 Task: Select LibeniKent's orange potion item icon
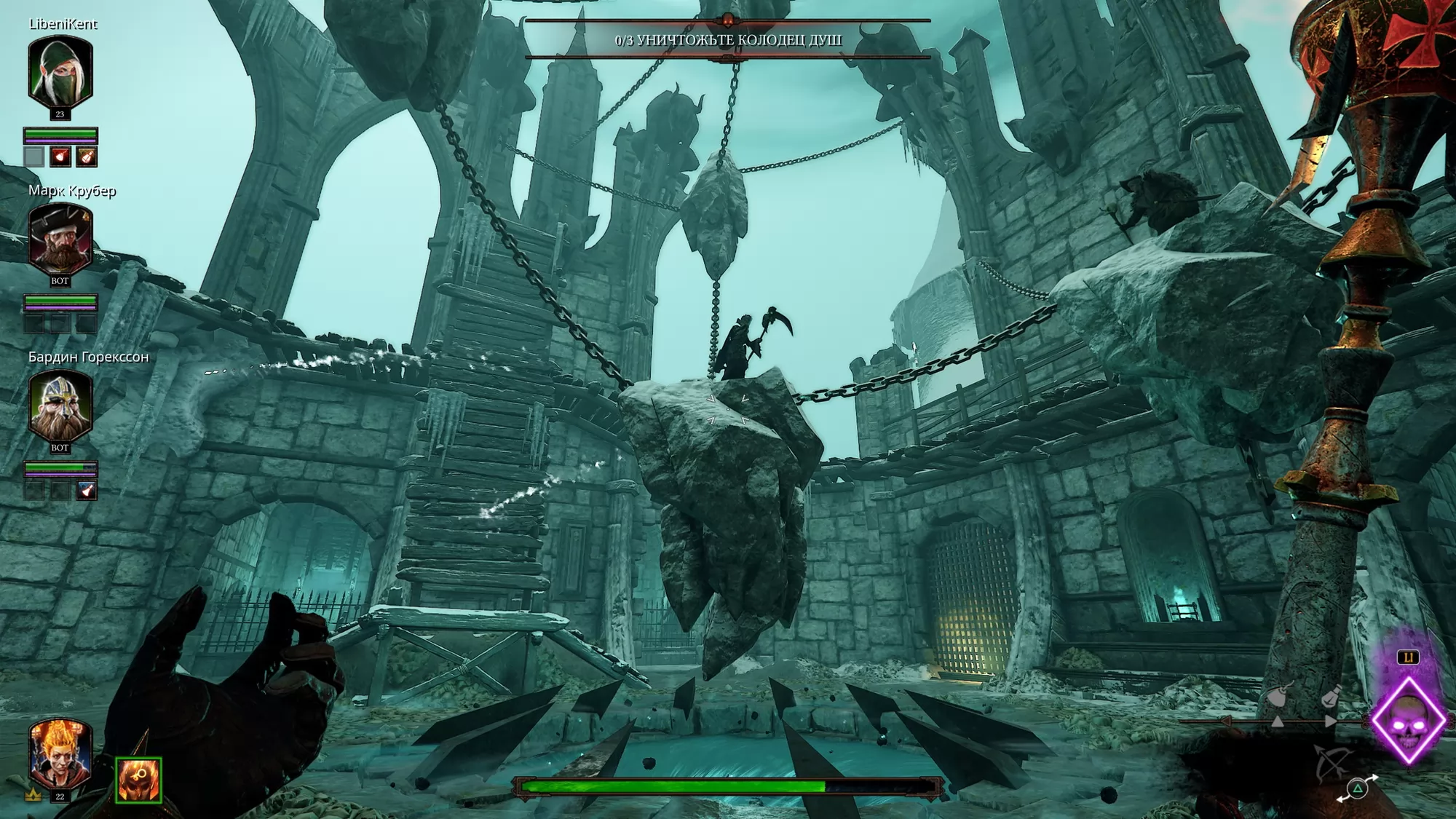click(x=87, y=157)
